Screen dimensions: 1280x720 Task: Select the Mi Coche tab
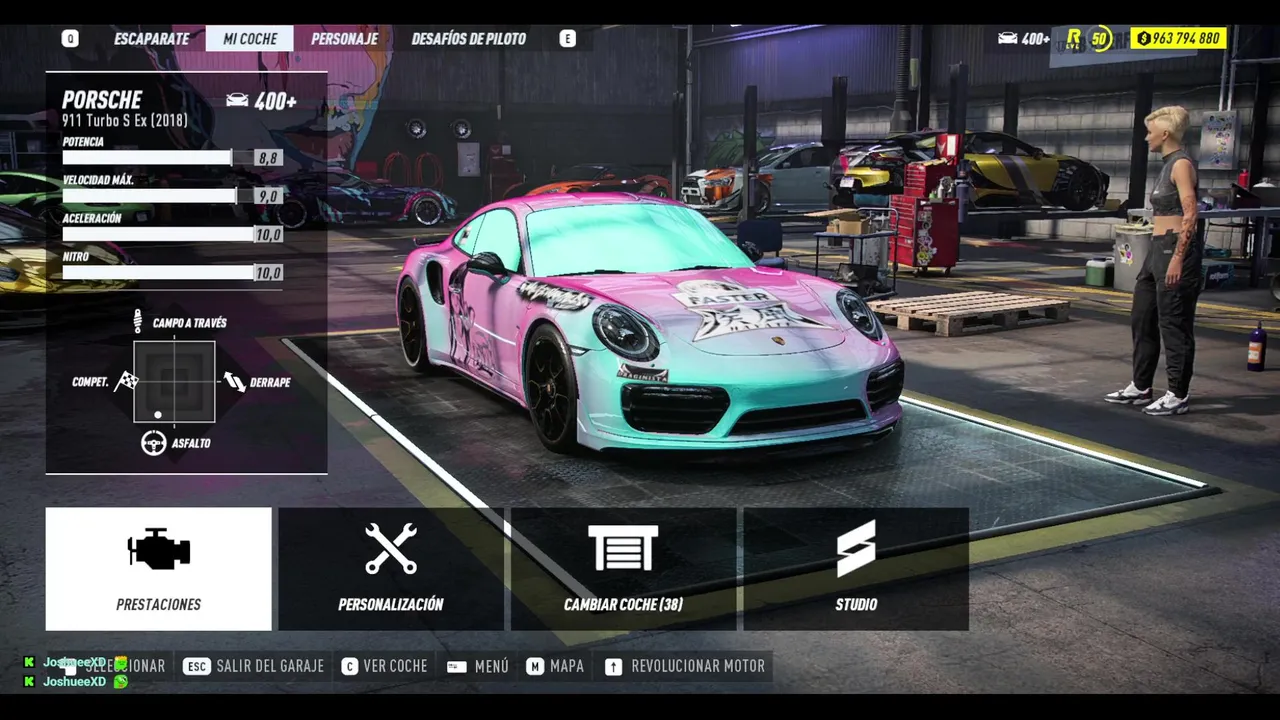tap(249, 39)
